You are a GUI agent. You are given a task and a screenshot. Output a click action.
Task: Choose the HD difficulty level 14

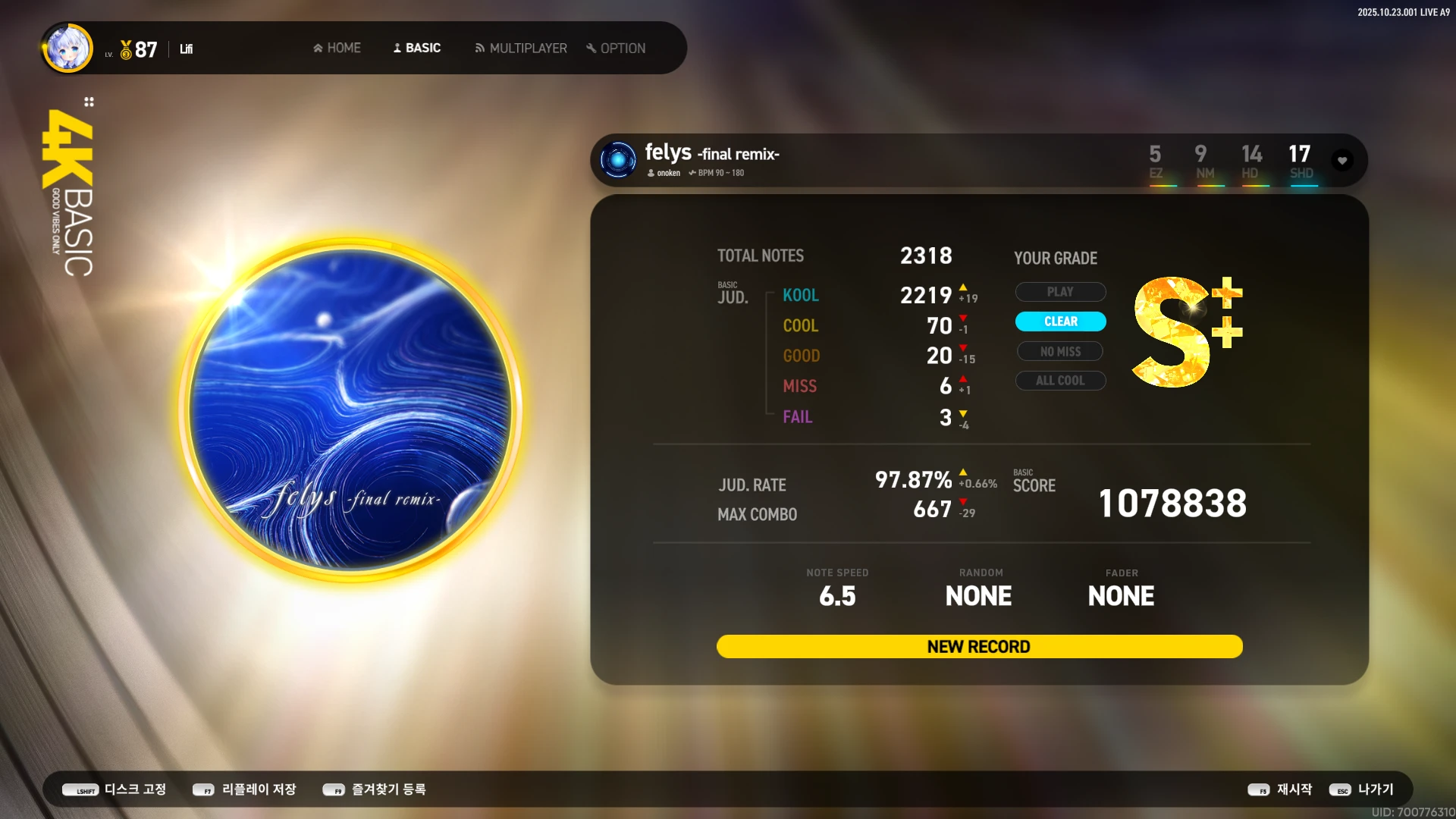(1251, 162)
